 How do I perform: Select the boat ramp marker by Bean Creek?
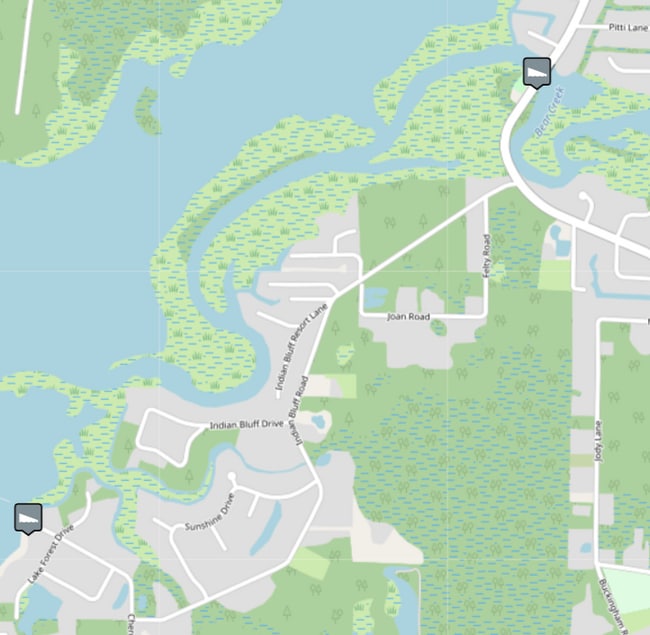[x=536, y=72]
